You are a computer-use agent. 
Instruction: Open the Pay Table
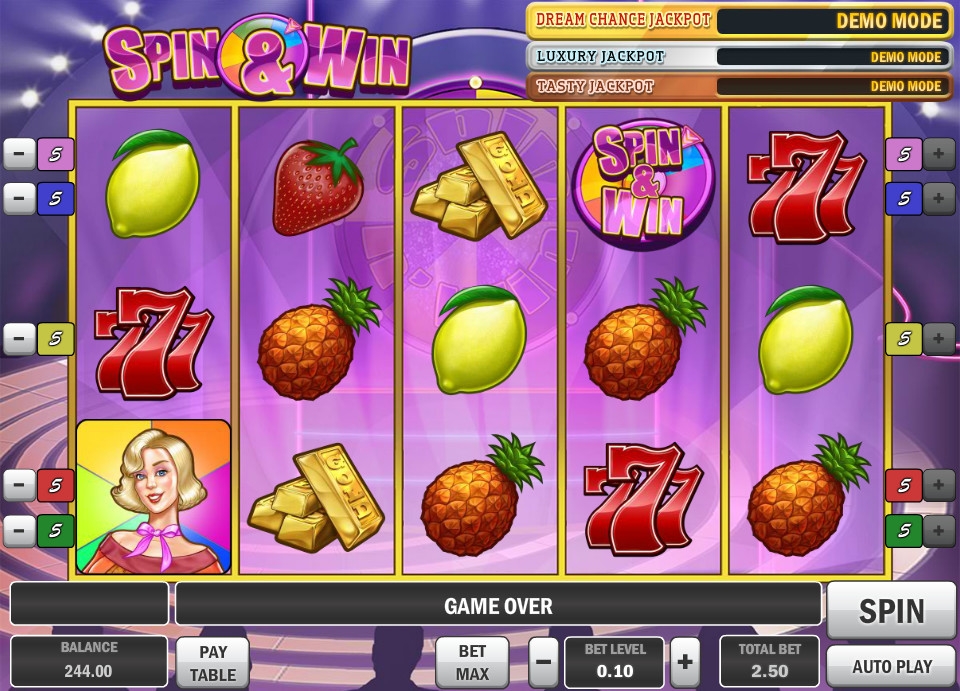click(213, 663)
